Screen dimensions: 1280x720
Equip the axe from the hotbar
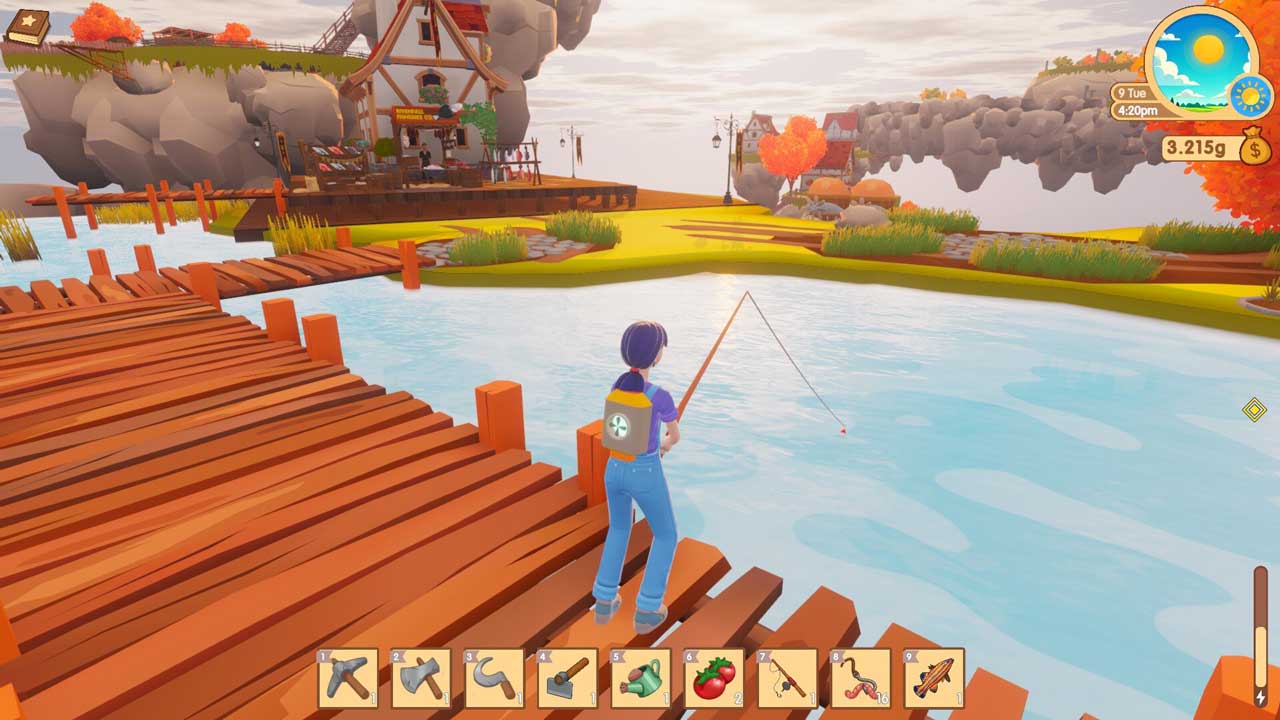pos(421,678)
